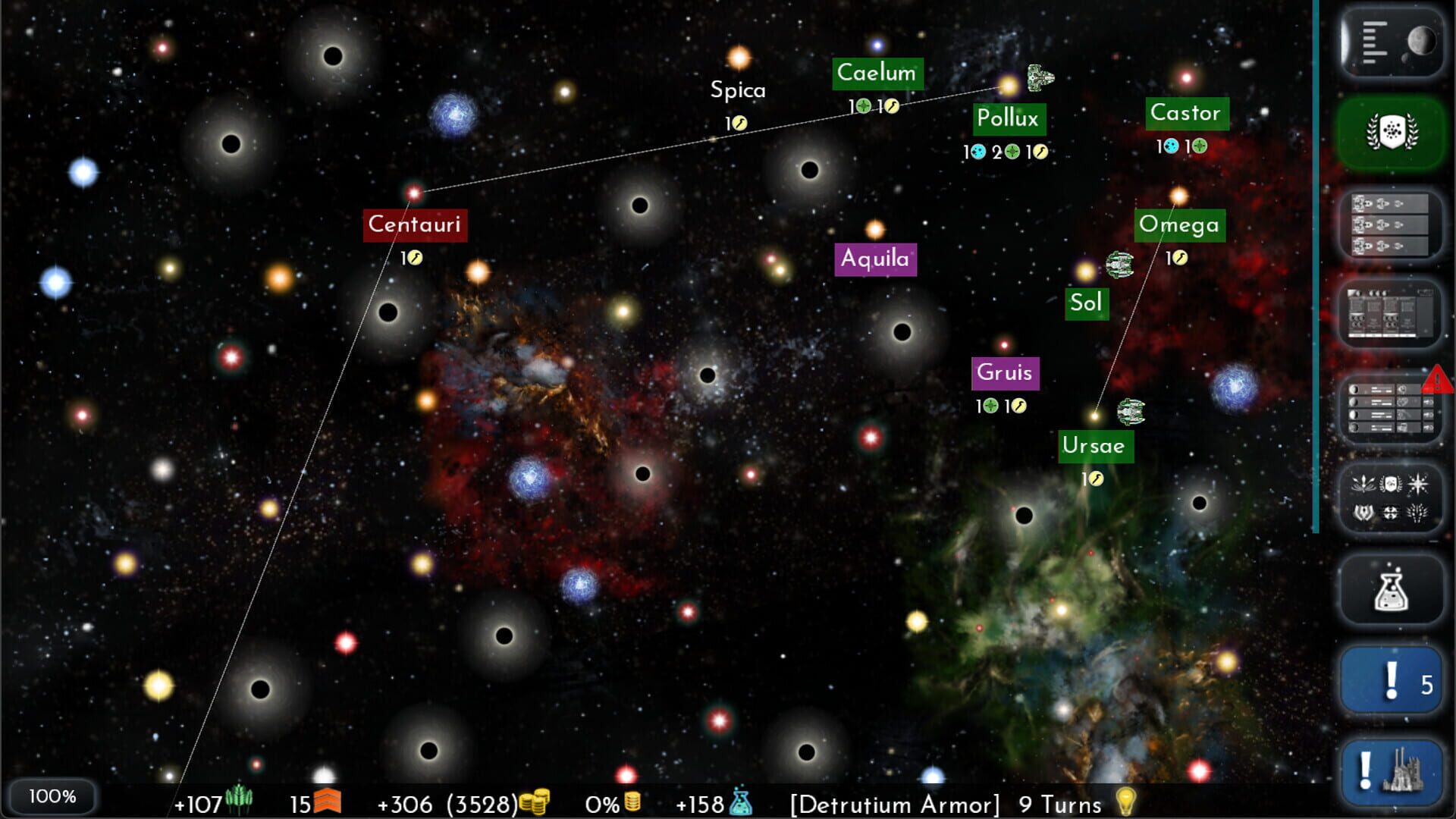This screenshot has height=819, width=1456.
Task: Open the colony management screen
Action: click(x=1392, y=313)
